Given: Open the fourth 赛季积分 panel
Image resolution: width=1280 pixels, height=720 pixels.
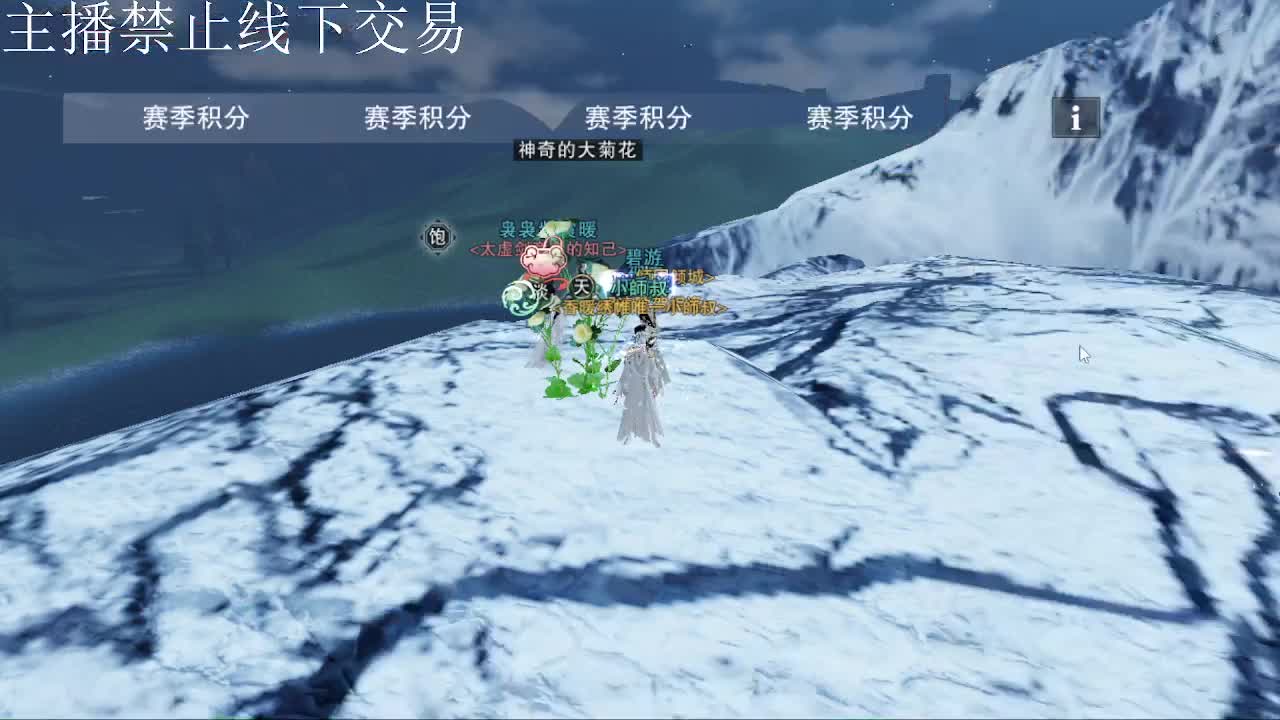Looking at the screenshot, I should [860, 117].
